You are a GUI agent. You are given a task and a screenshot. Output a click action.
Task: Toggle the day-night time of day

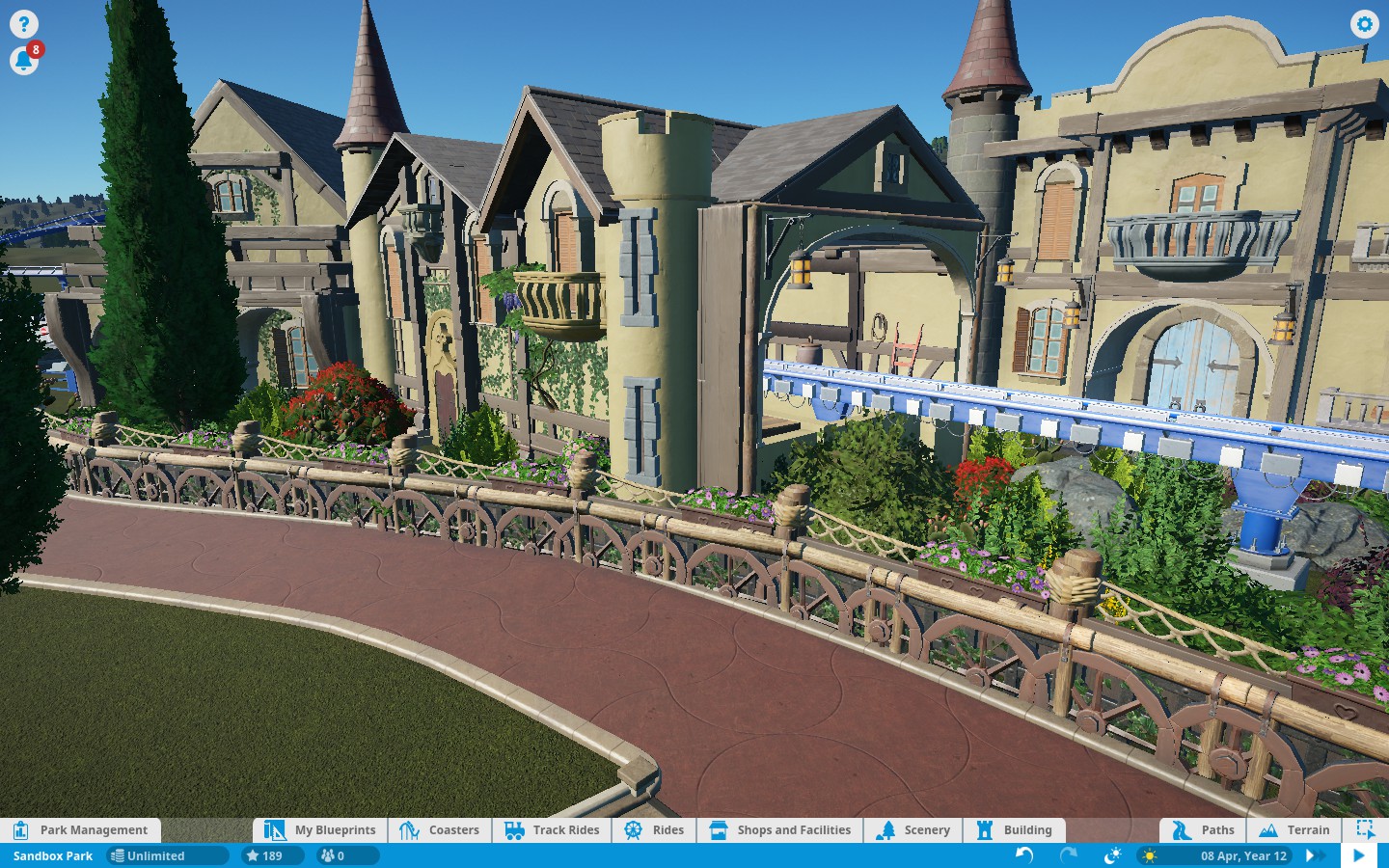pyautogui.click(x=1112, y=855)
